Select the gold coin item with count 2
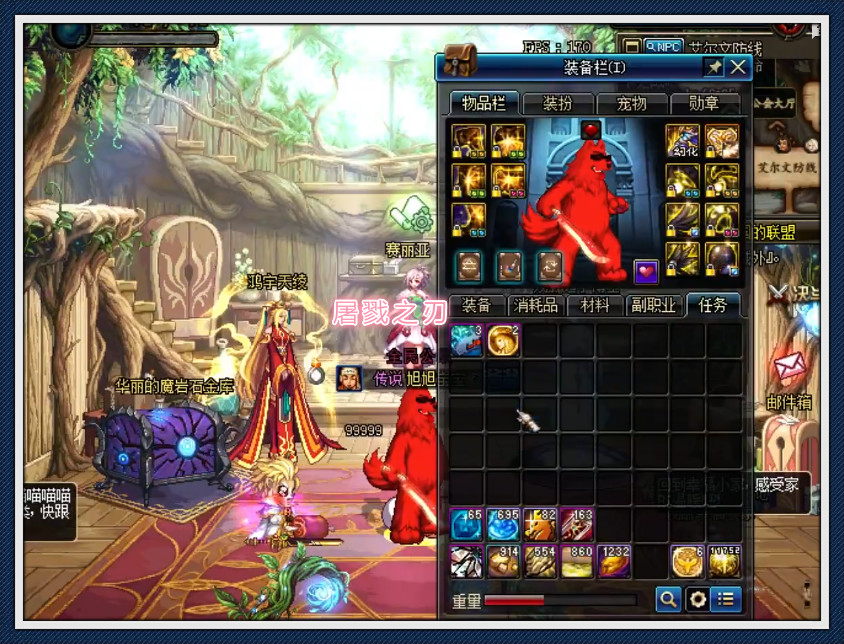844x644 pixels. [504, 340]
